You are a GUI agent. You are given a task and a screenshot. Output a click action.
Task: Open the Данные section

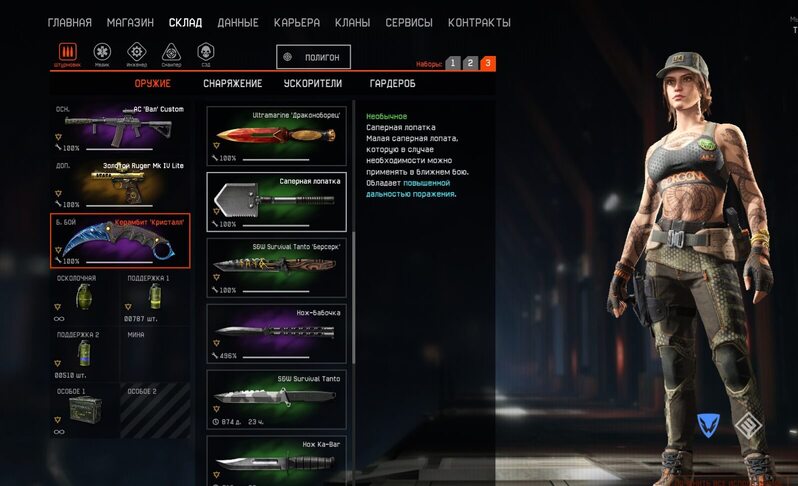(237, 23)
